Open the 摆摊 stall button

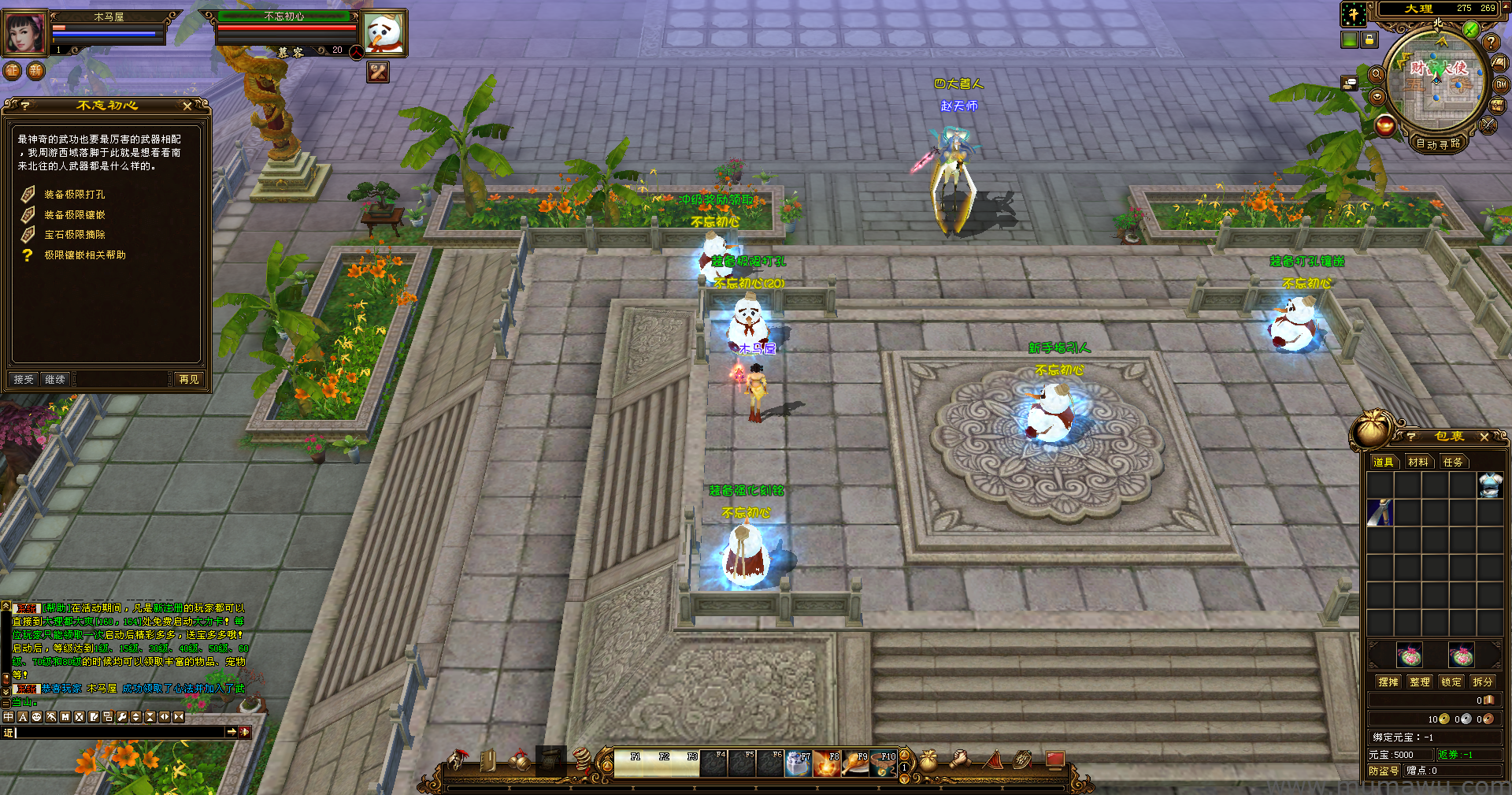click(x=1388, y=682)
